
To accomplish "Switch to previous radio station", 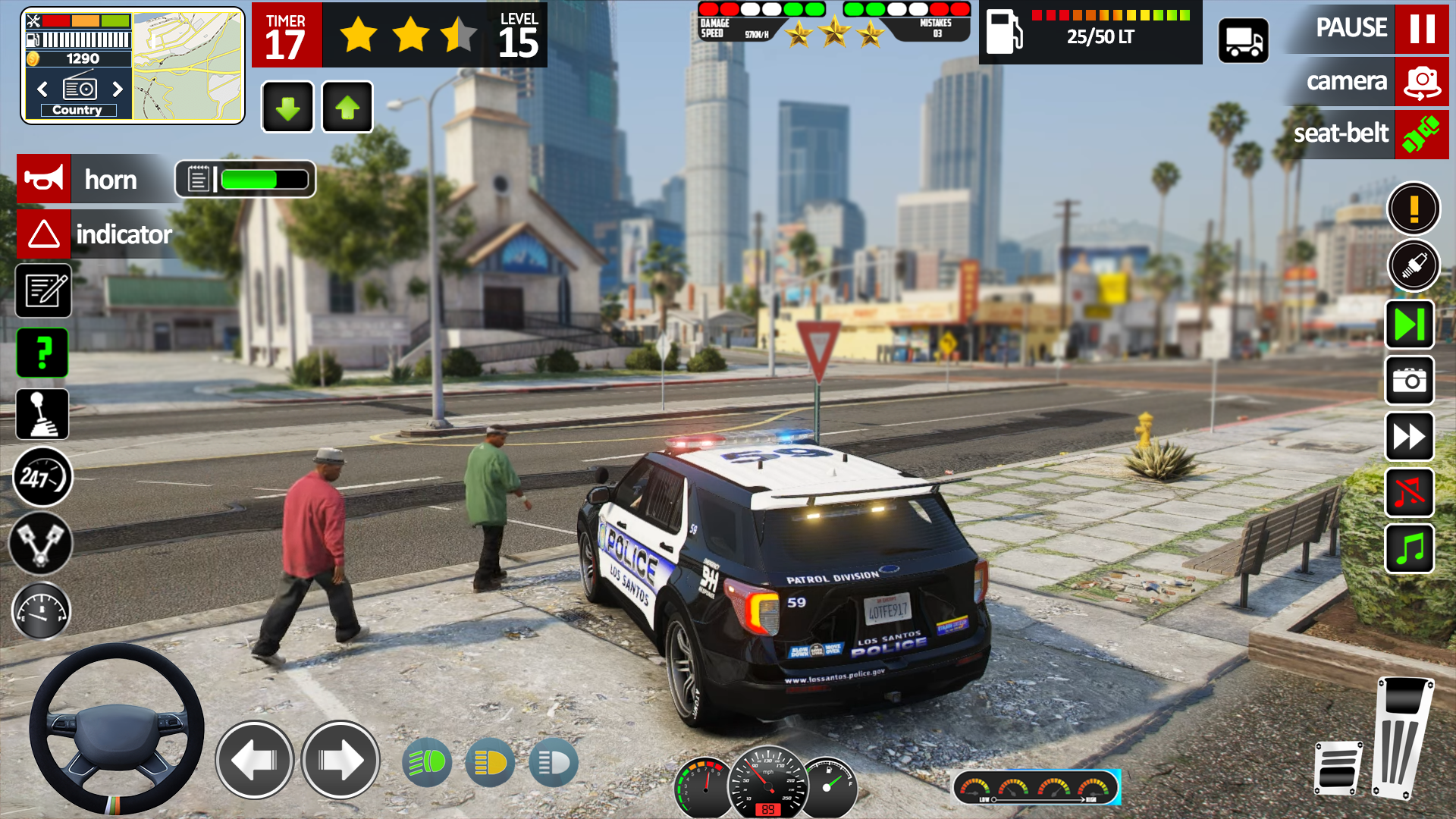I will click(42, 89).
